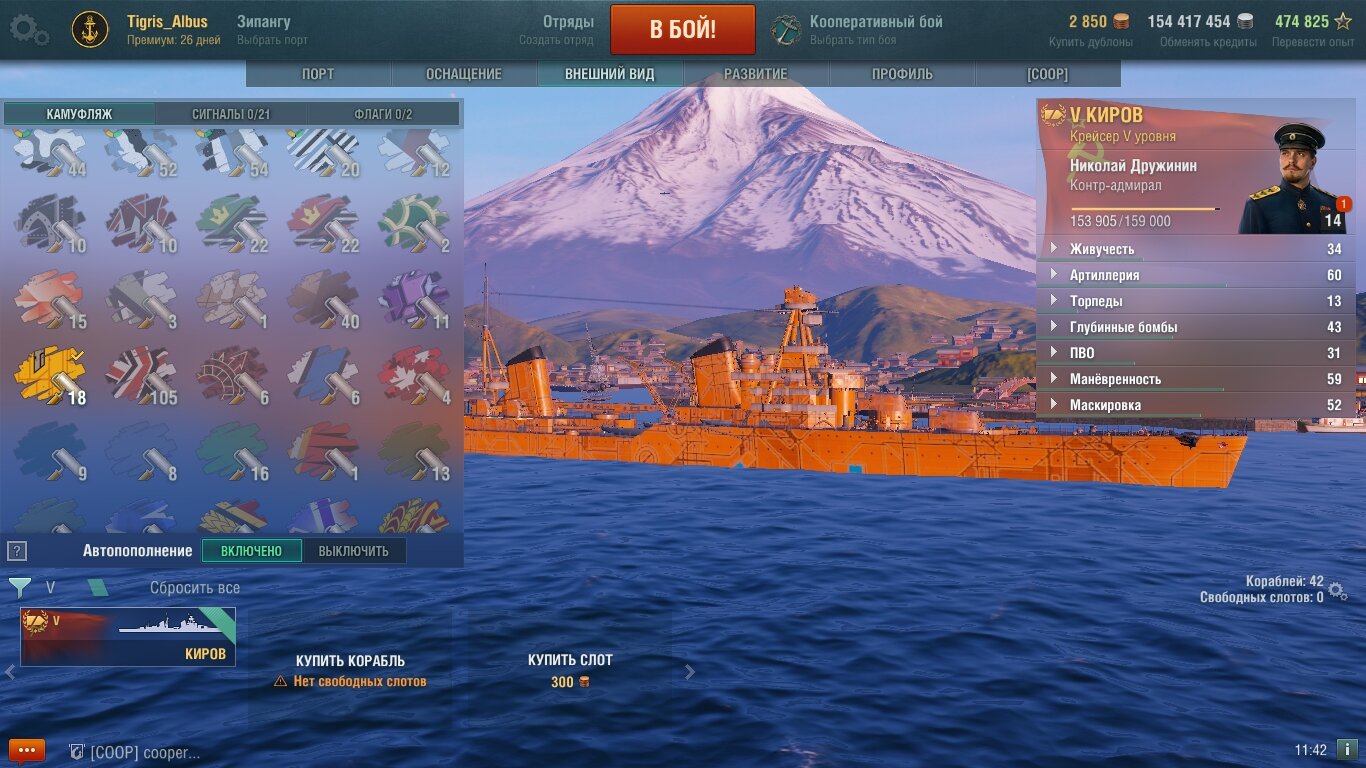Turn off auto-resupply with ВЫКЛЮЧИТЬ
1366x768 pixels.
[x=353, y=551]
